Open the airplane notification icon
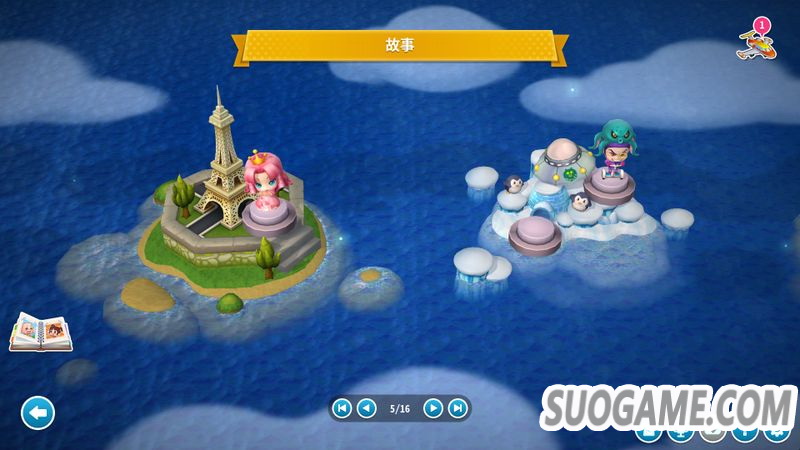The width and height of the screenshot is (800, 450). (755, 39)
